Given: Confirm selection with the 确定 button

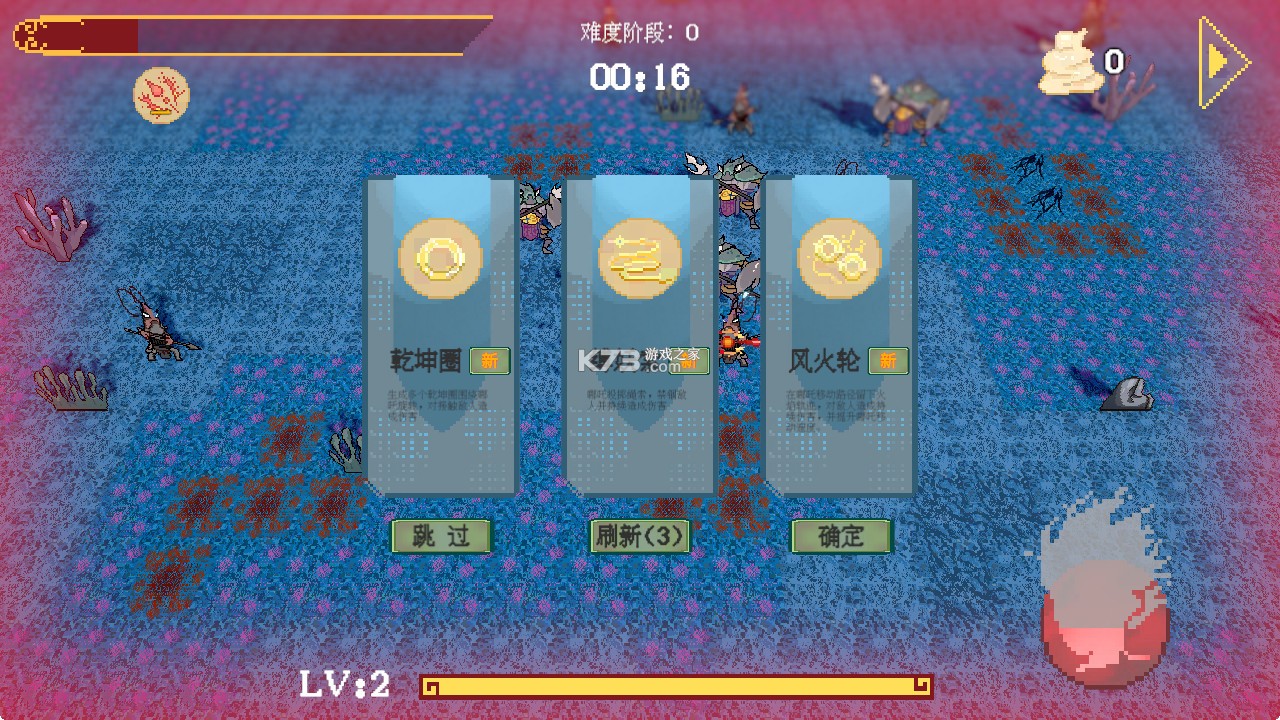Looking at the screenshot, I should pyautogui.click(x=841, y=537).
